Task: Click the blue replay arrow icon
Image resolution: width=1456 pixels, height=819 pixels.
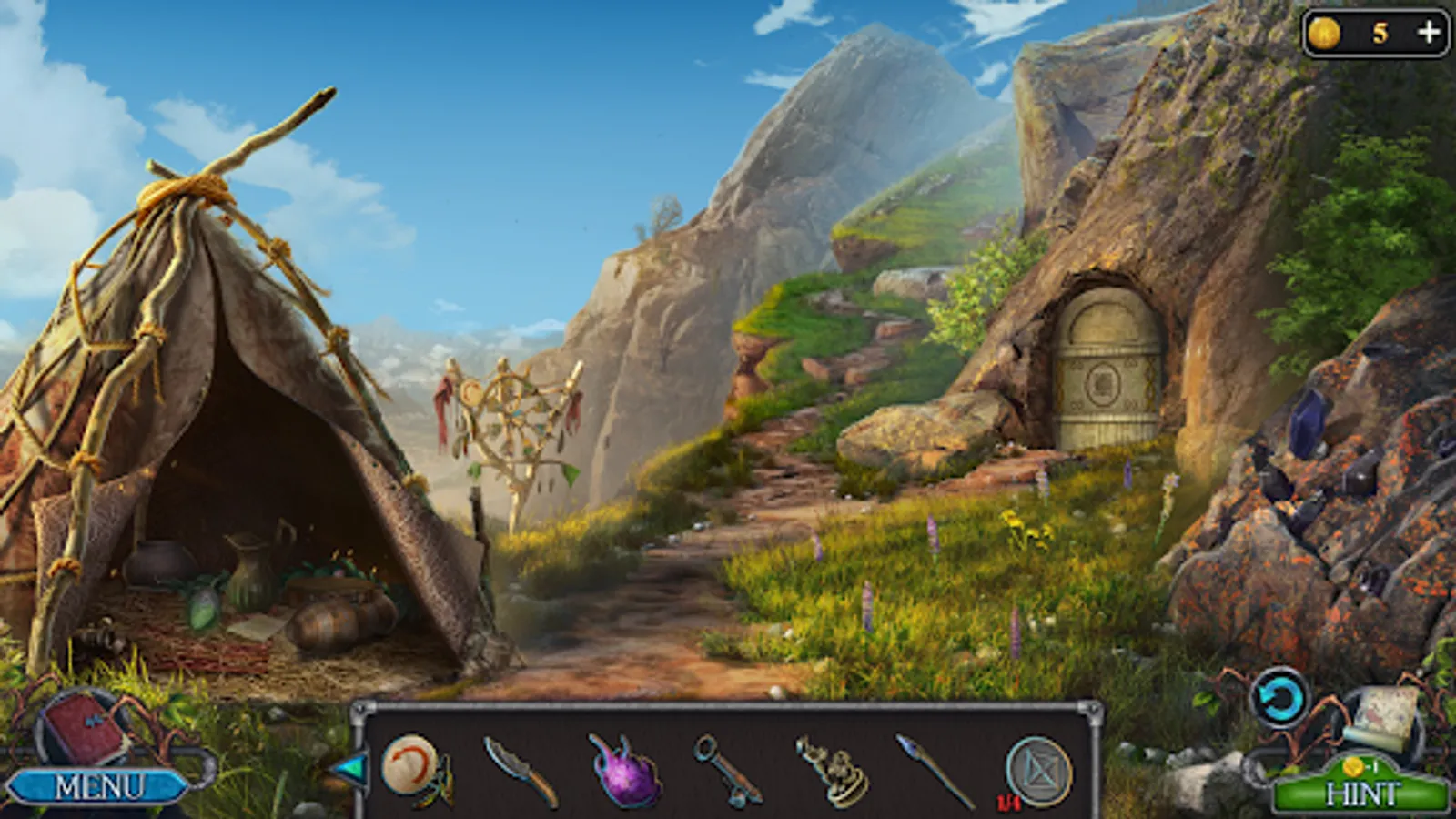Action: pyautogui.click(x=1280, y=697)
